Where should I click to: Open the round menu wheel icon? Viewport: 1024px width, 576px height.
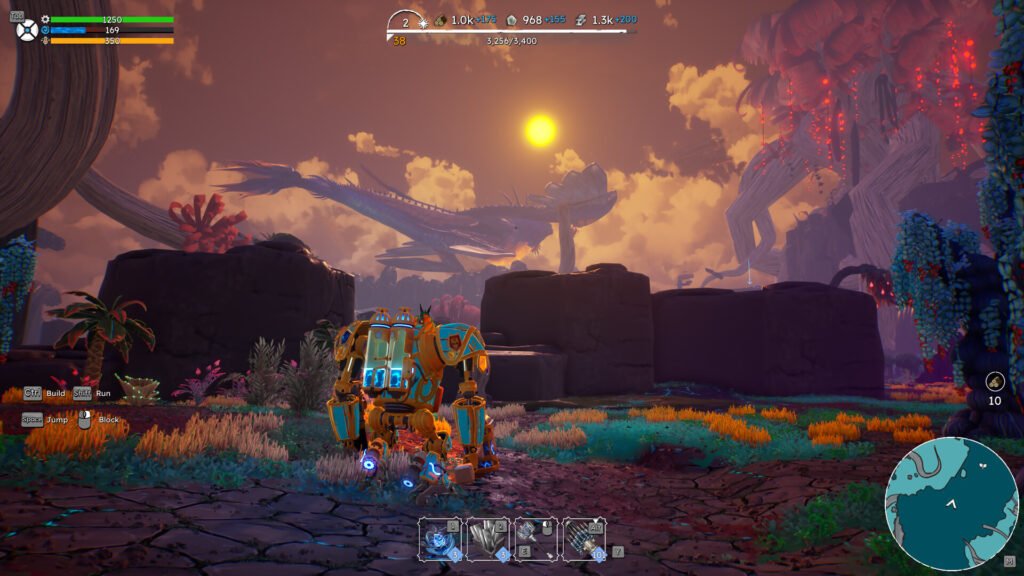click(x=27, y=30)
